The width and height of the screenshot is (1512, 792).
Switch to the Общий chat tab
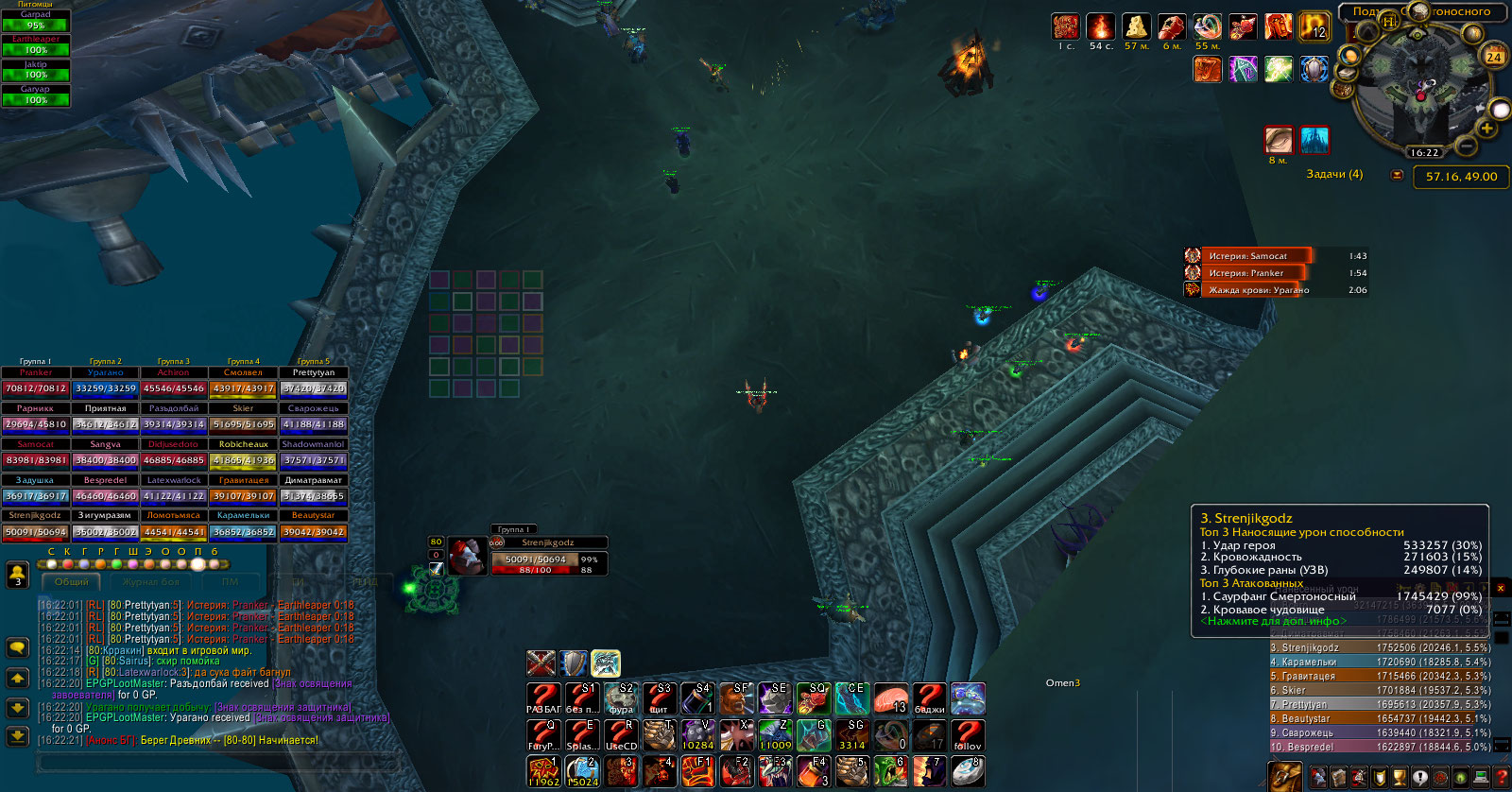tap(72, 582)
